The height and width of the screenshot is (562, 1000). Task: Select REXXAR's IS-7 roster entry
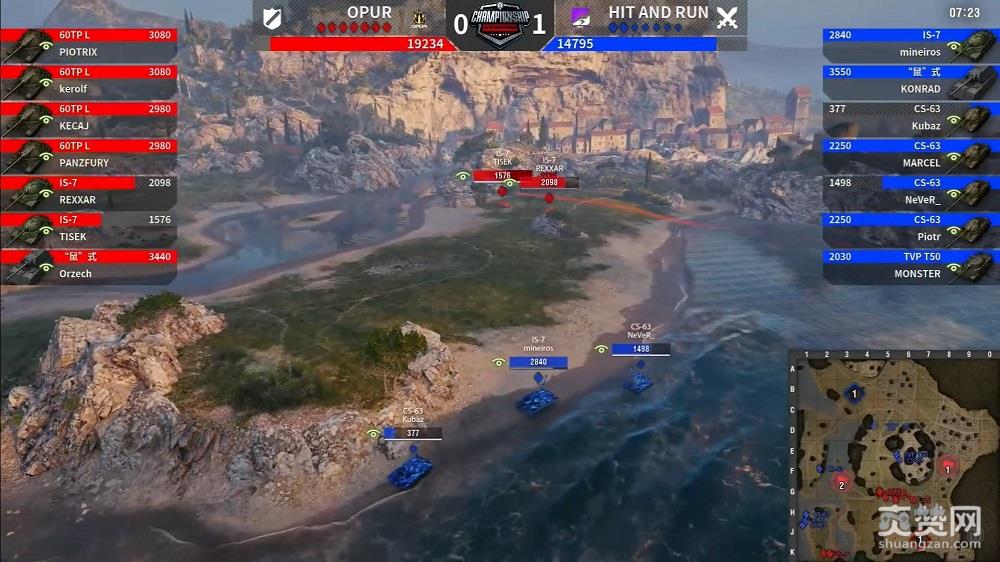pos(90,192)
